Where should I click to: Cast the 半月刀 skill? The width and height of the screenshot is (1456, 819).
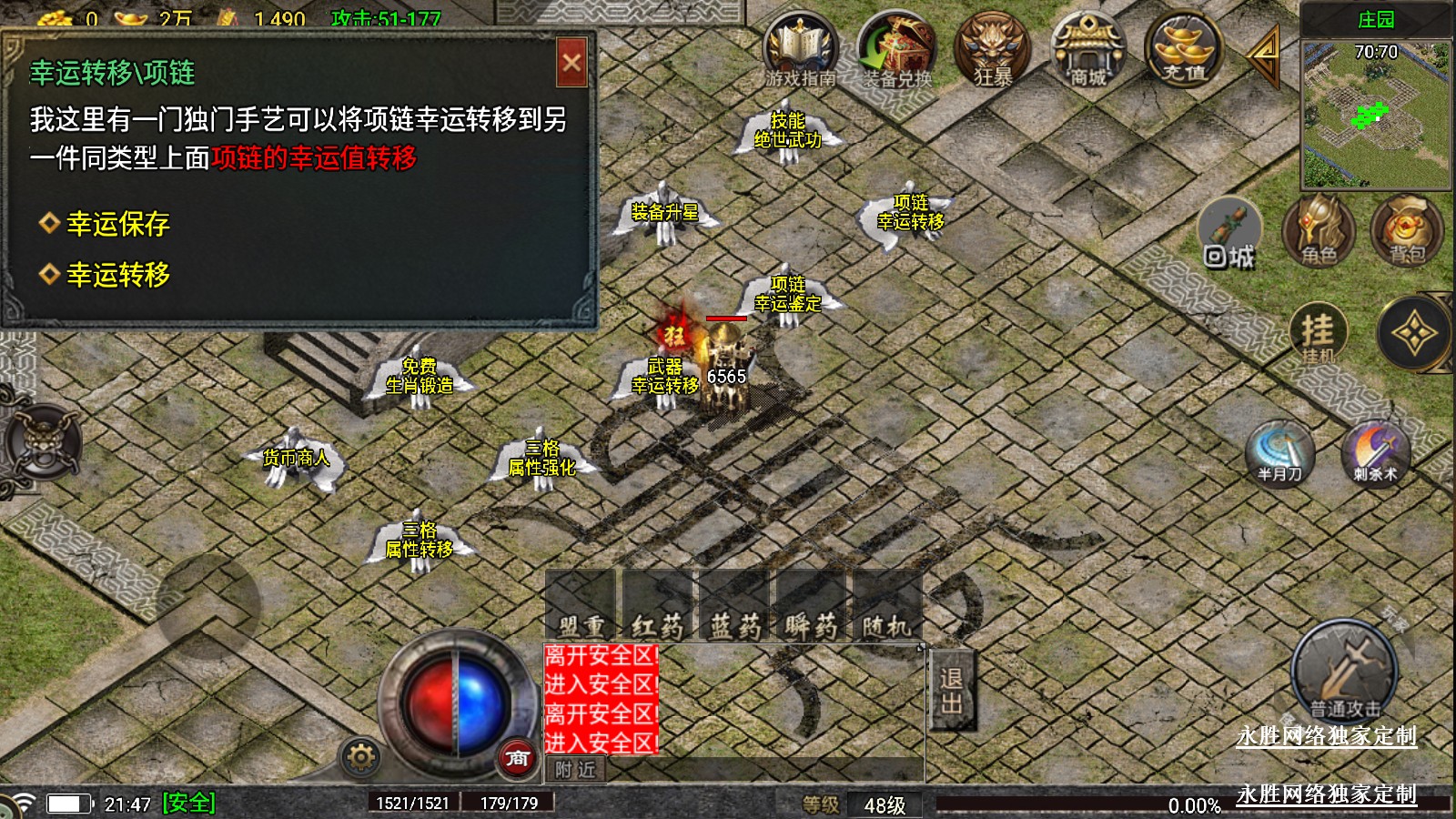(1280, 451)
